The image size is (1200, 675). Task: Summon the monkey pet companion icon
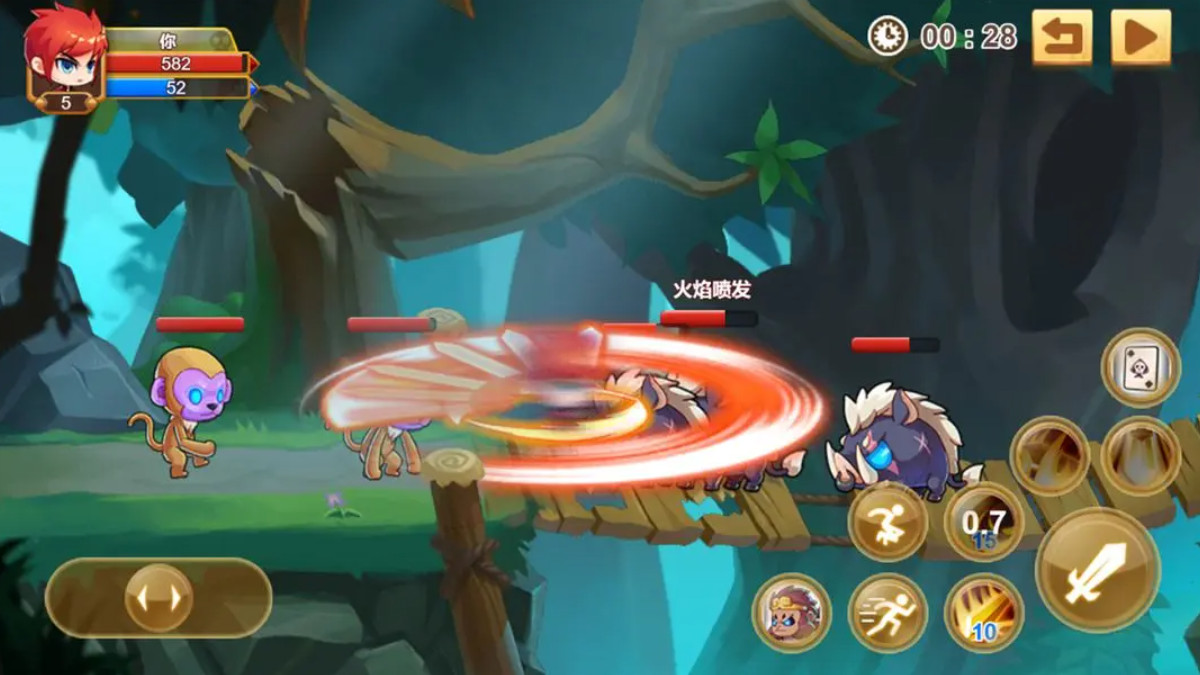[x=792, y=613]
